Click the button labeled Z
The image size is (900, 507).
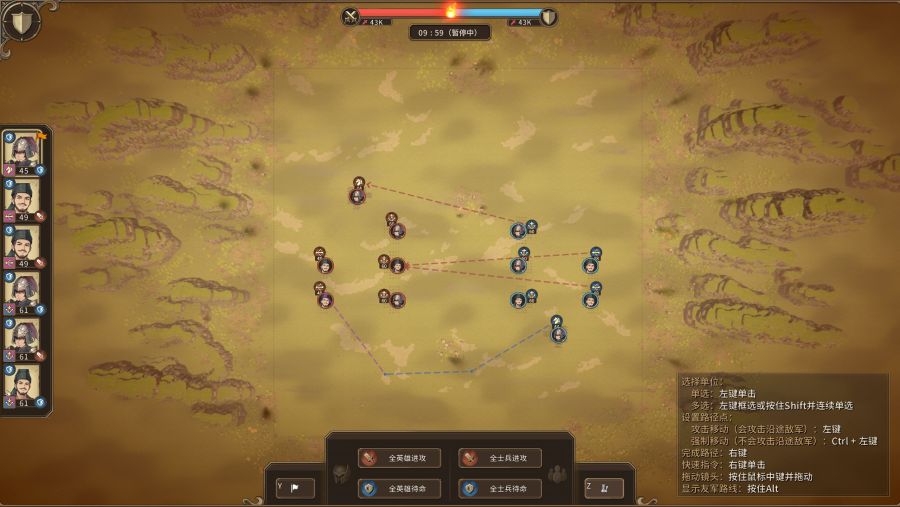click(x=604, y=488)
